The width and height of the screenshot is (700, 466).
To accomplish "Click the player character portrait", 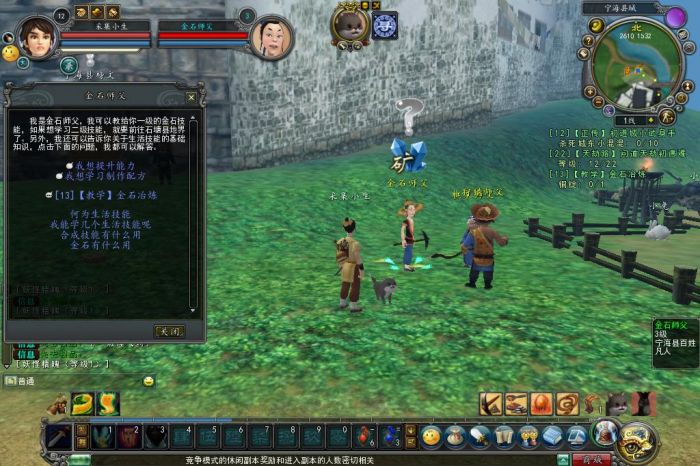I will click(38, 37).
